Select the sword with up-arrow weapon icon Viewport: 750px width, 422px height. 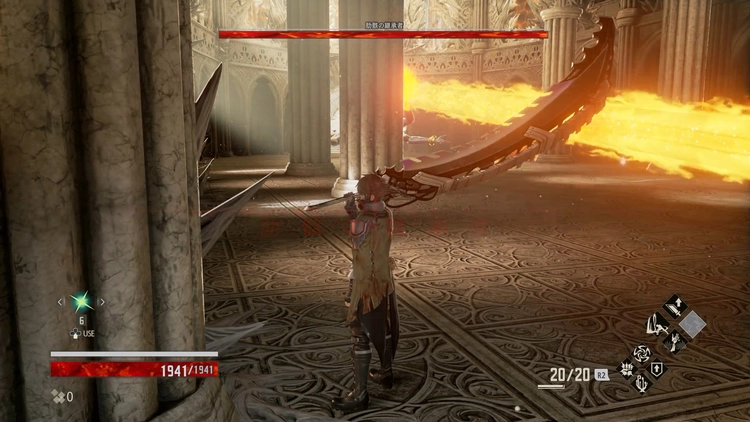point(674,306)
